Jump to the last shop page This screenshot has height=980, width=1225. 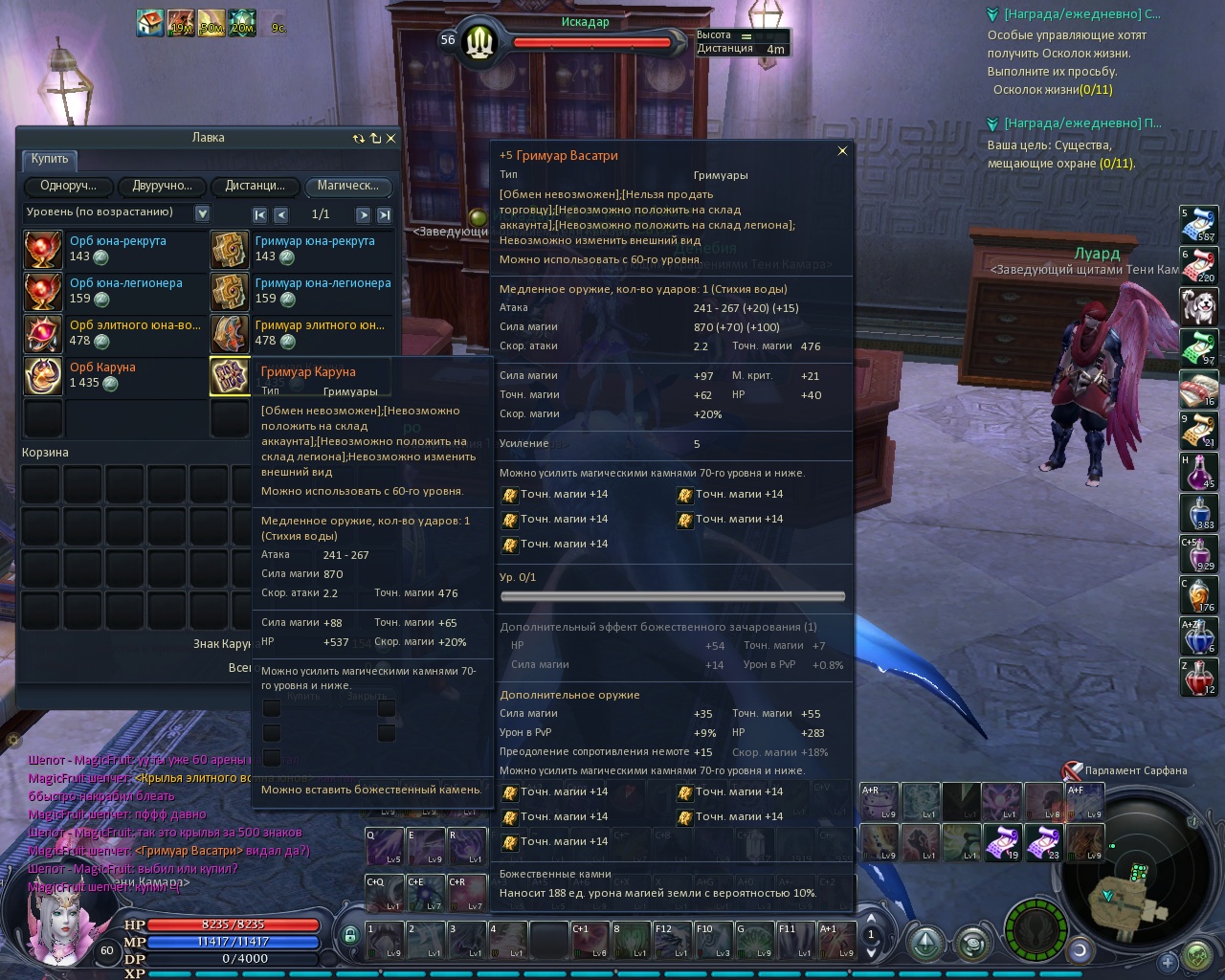[x=384, y=215]
